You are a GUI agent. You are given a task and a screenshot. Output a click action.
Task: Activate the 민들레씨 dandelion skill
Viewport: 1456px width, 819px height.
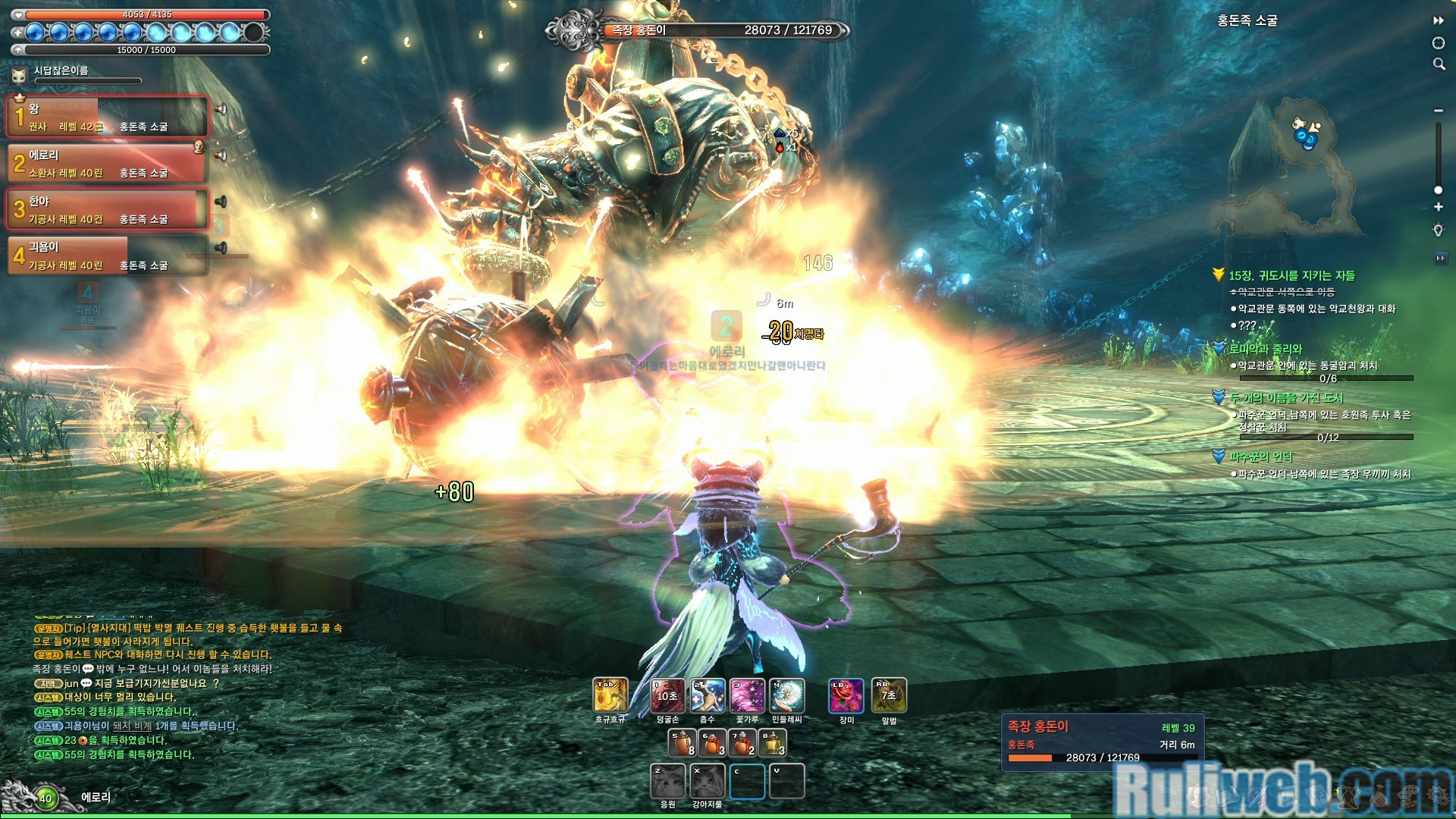(787, 695)
